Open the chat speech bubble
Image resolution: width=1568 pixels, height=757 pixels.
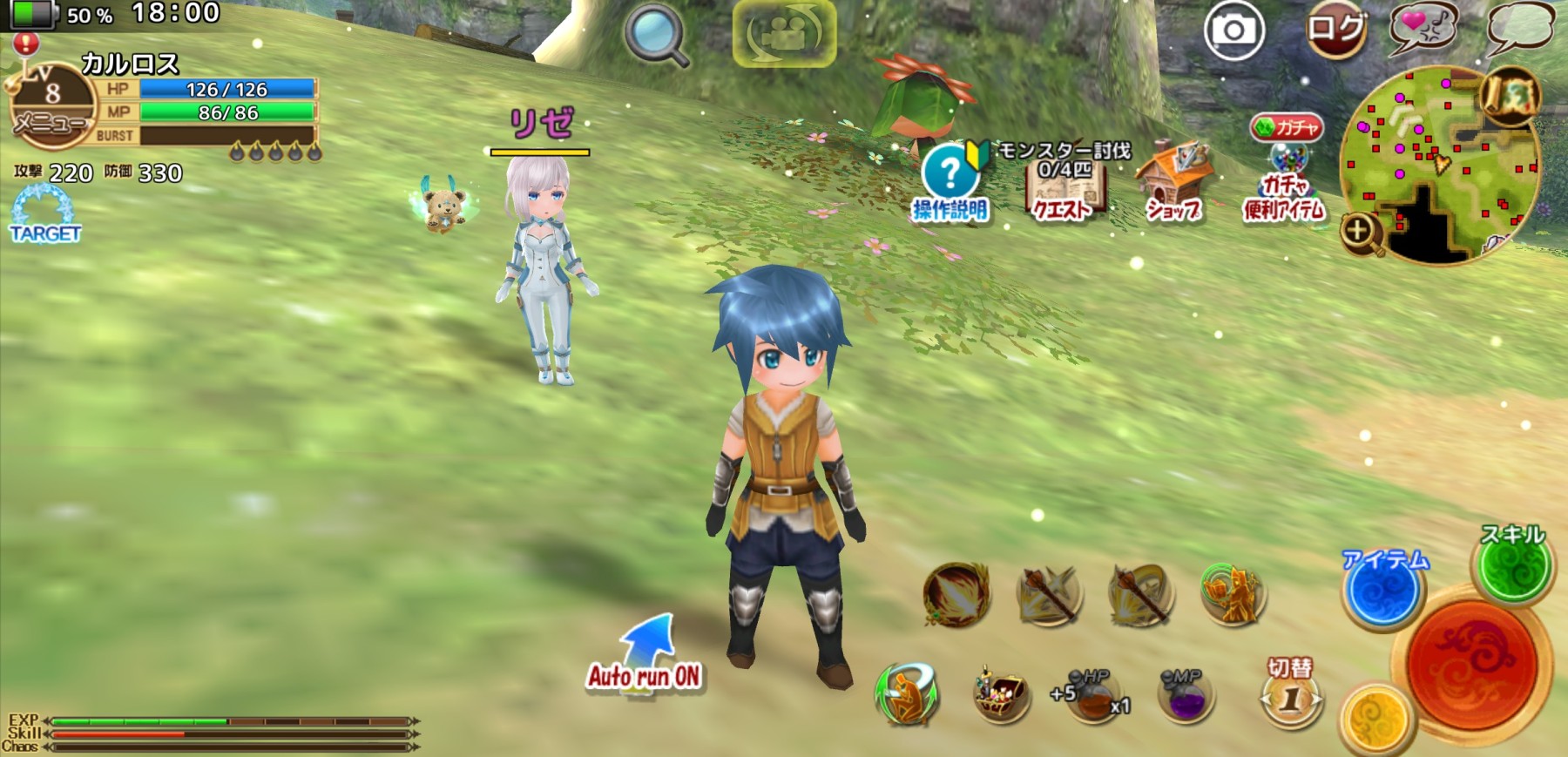click(1520, 28)
